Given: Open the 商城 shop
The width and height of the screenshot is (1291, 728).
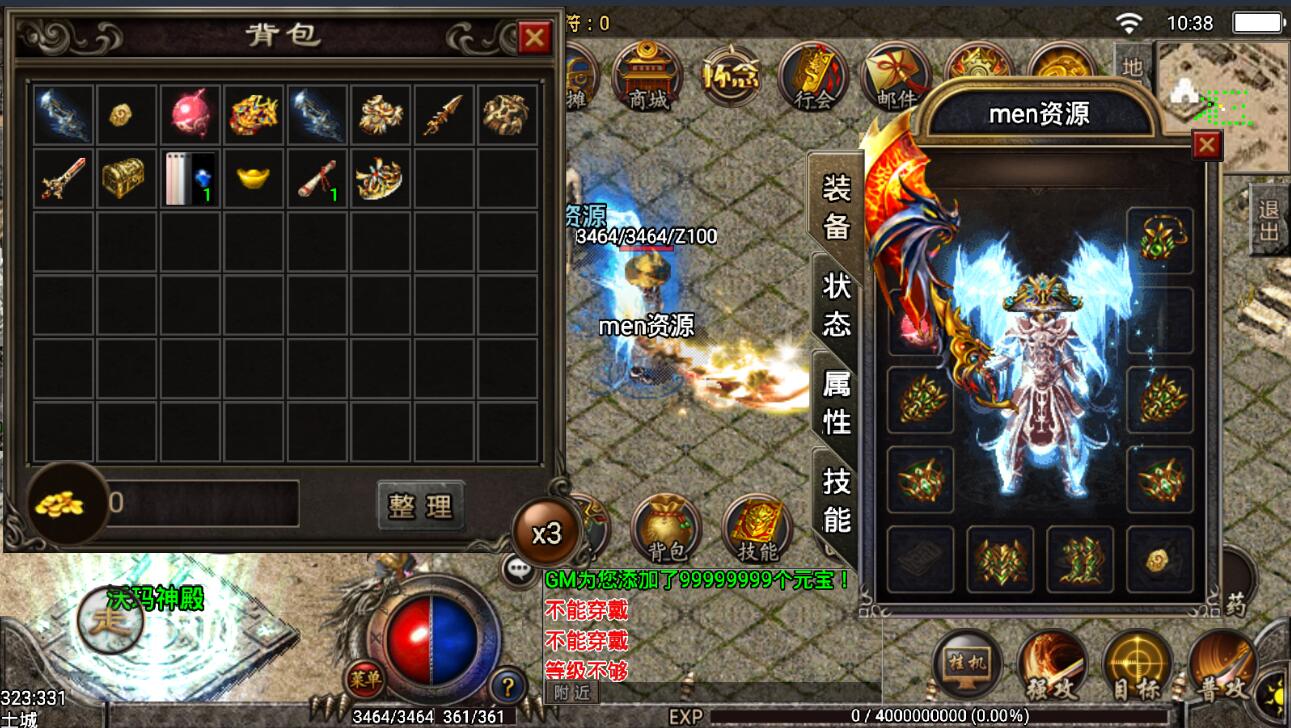Looking at the screenshot, I should pos(647,75).
